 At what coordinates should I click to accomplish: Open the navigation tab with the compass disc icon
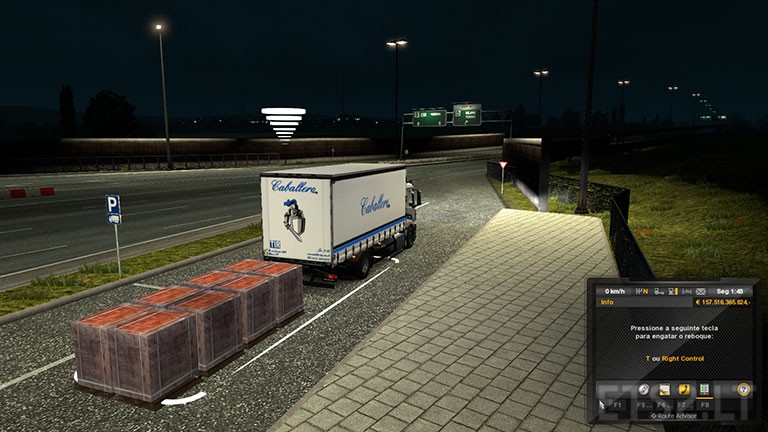click(x=644, y=389)
